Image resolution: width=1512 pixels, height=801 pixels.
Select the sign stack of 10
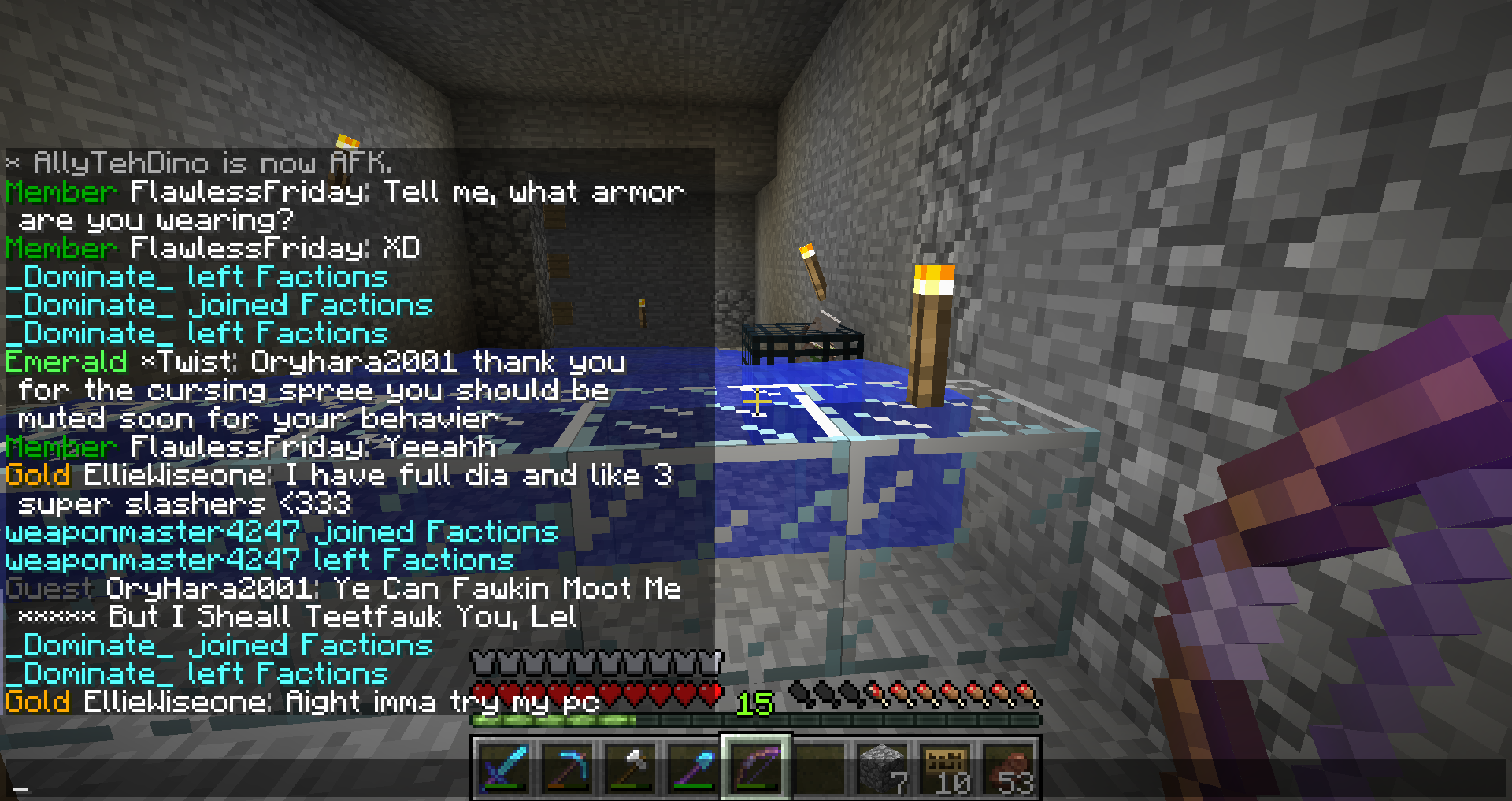pos(947,767)
